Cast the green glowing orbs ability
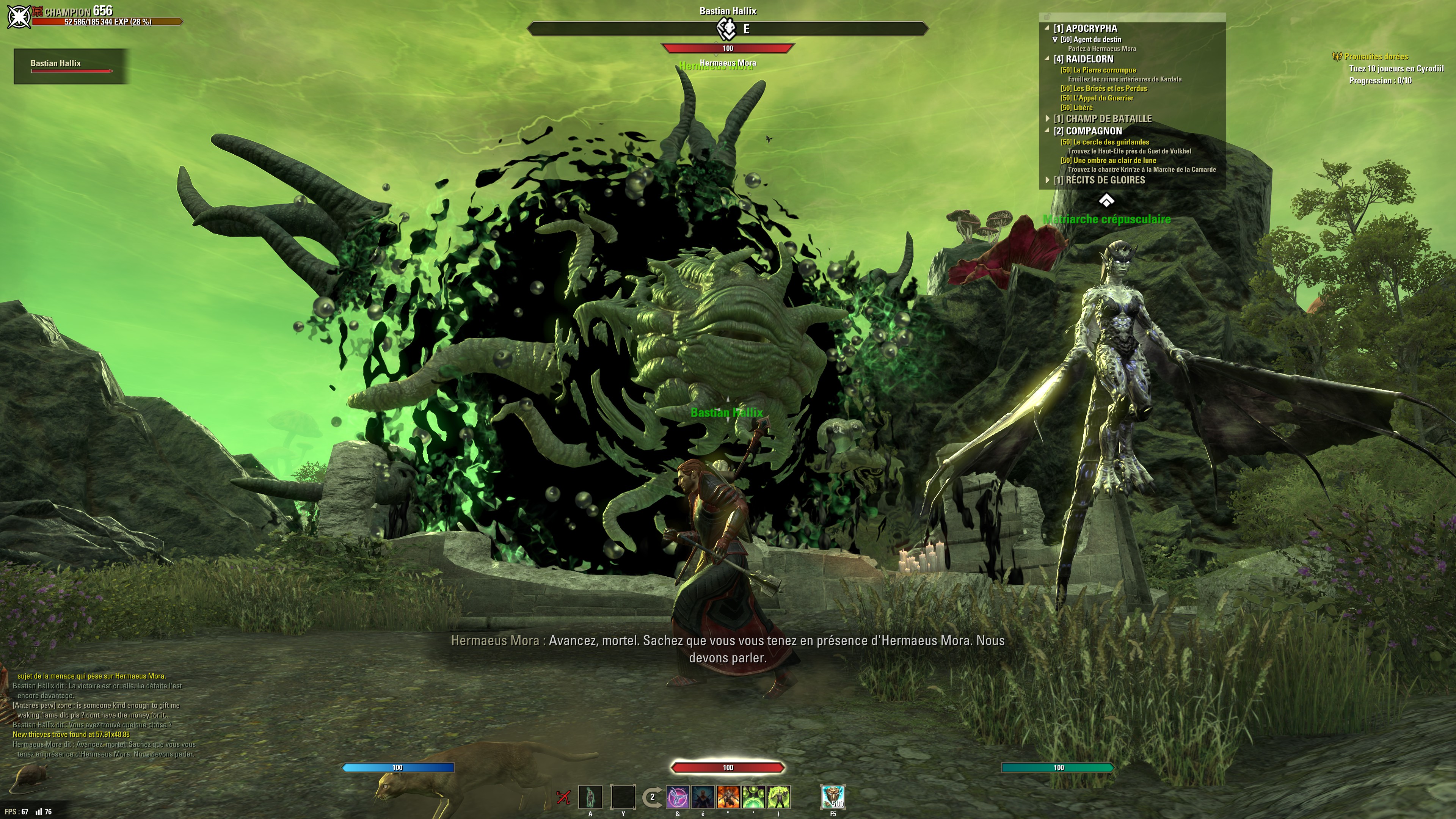Viewport: 1456px width, 819px height. 753,797
